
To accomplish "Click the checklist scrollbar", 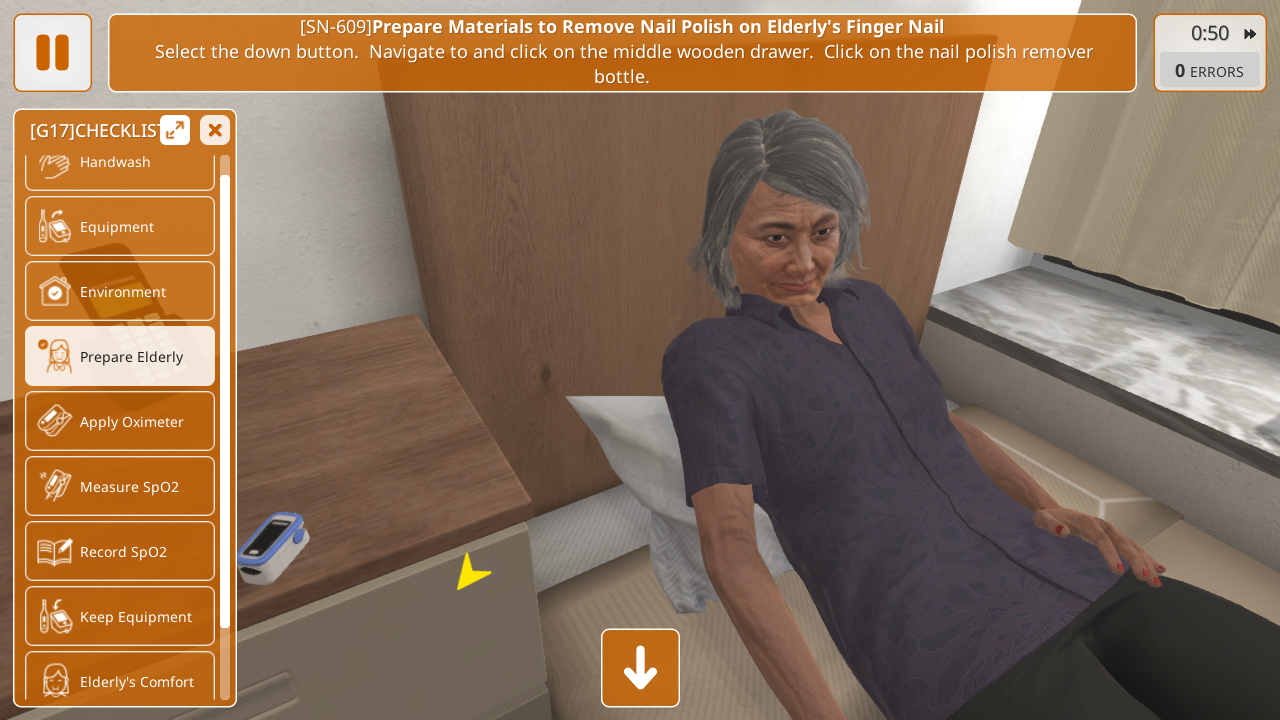I will (225, 400).
